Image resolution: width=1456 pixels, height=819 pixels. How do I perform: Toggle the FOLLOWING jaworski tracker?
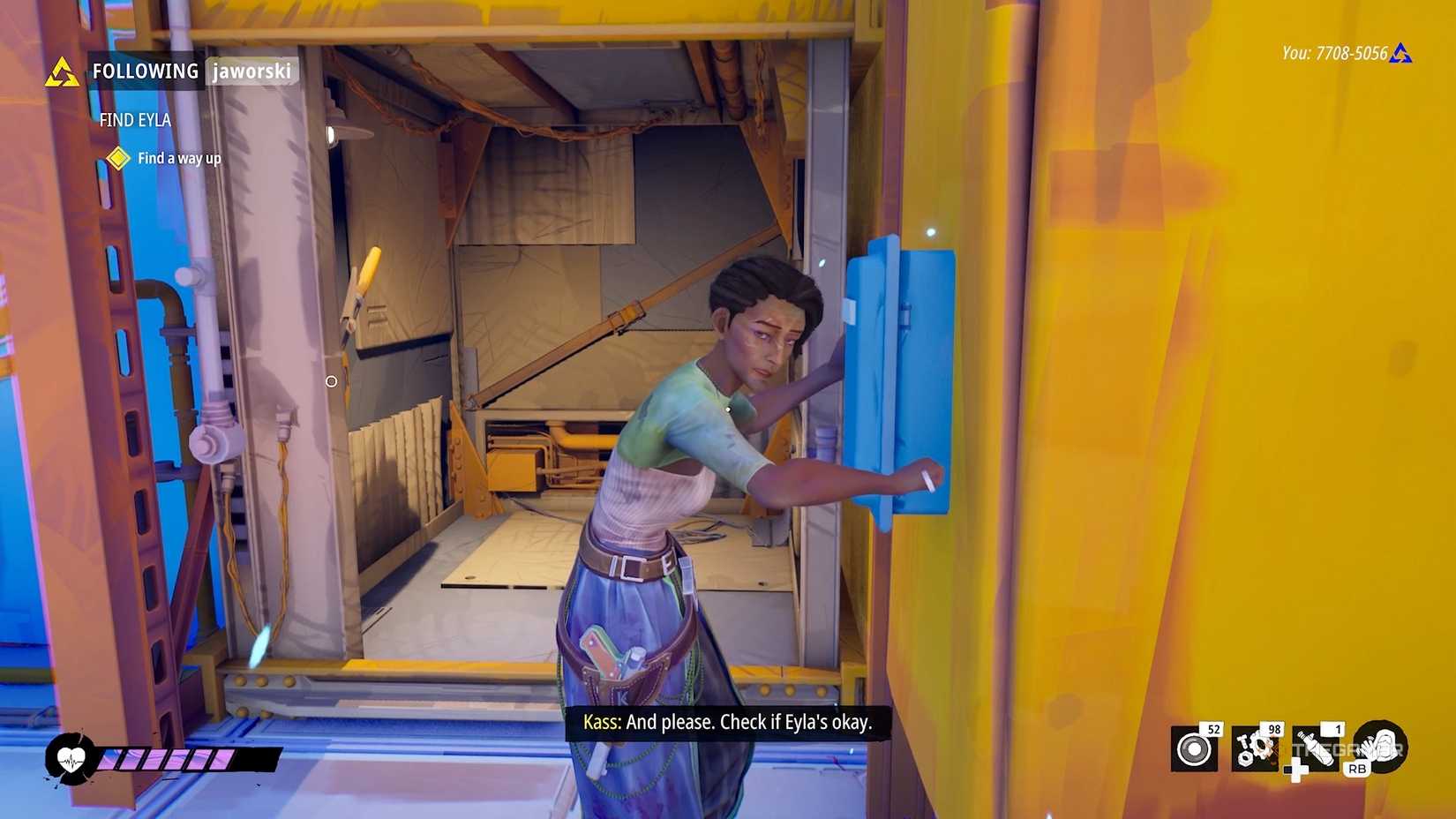pyautogui.click(x=146, y=71)
